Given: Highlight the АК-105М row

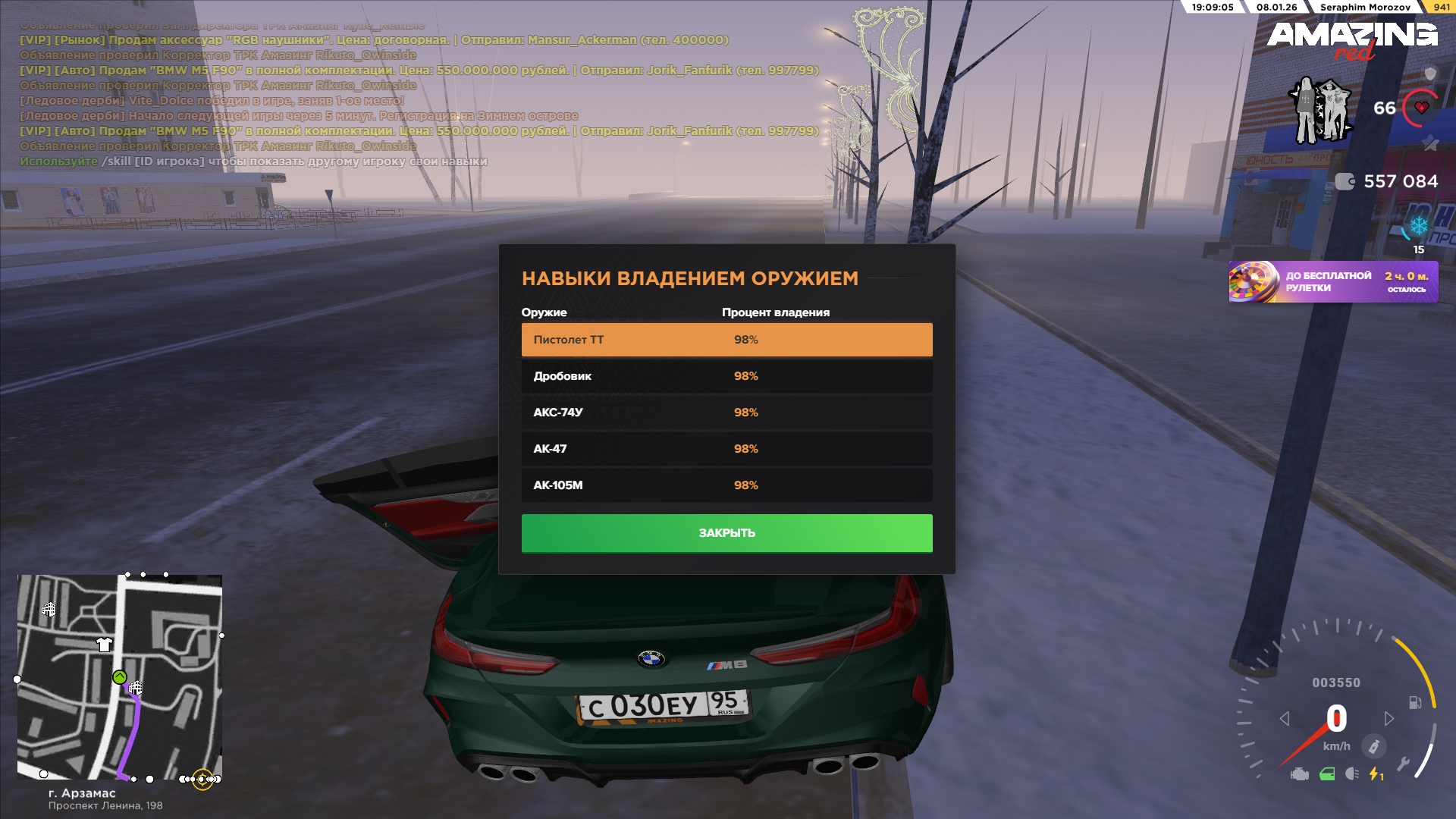Looking at the screenshot, I should 726,485.
